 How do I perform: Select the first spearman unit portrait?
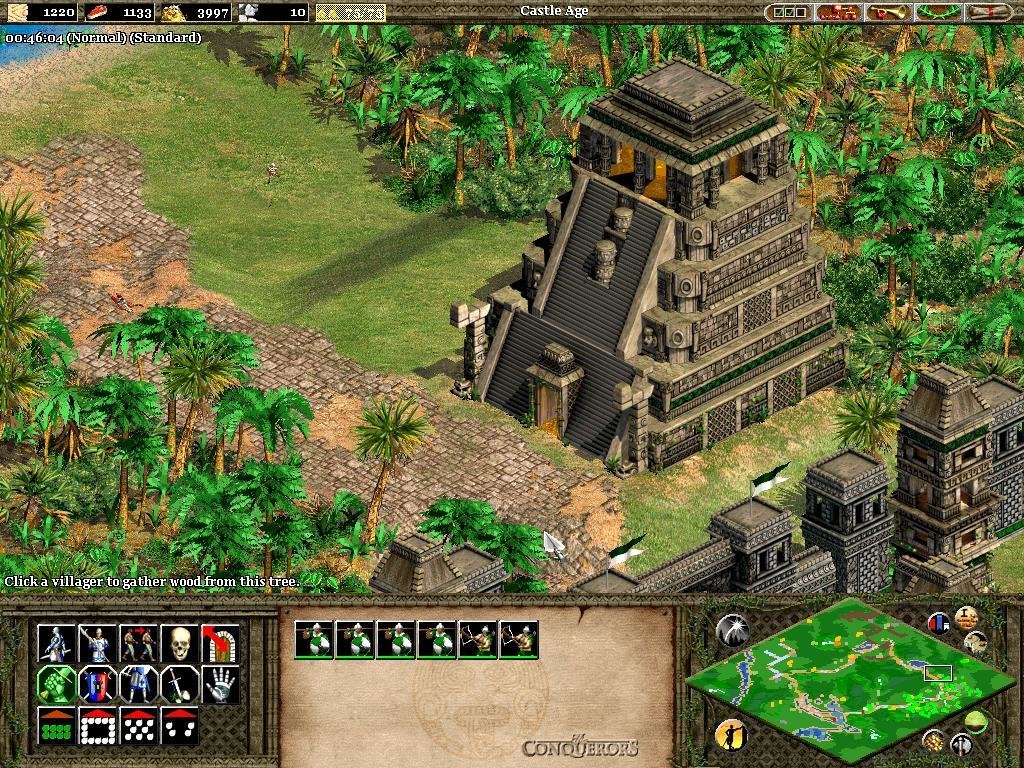point(314,639)
